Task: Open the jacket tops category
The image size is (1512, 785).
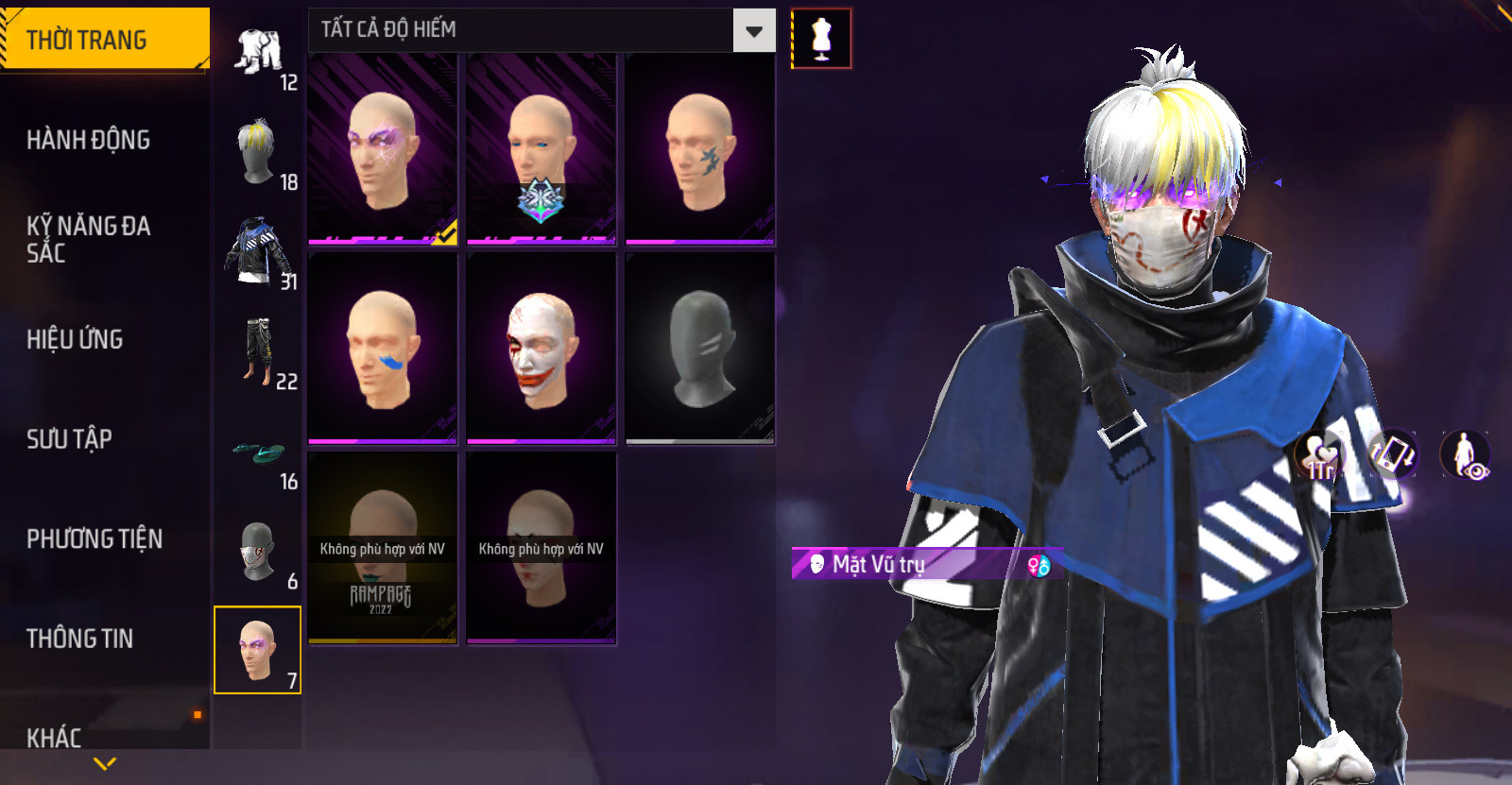Action: pyautogui.click(x=257, y=252)
